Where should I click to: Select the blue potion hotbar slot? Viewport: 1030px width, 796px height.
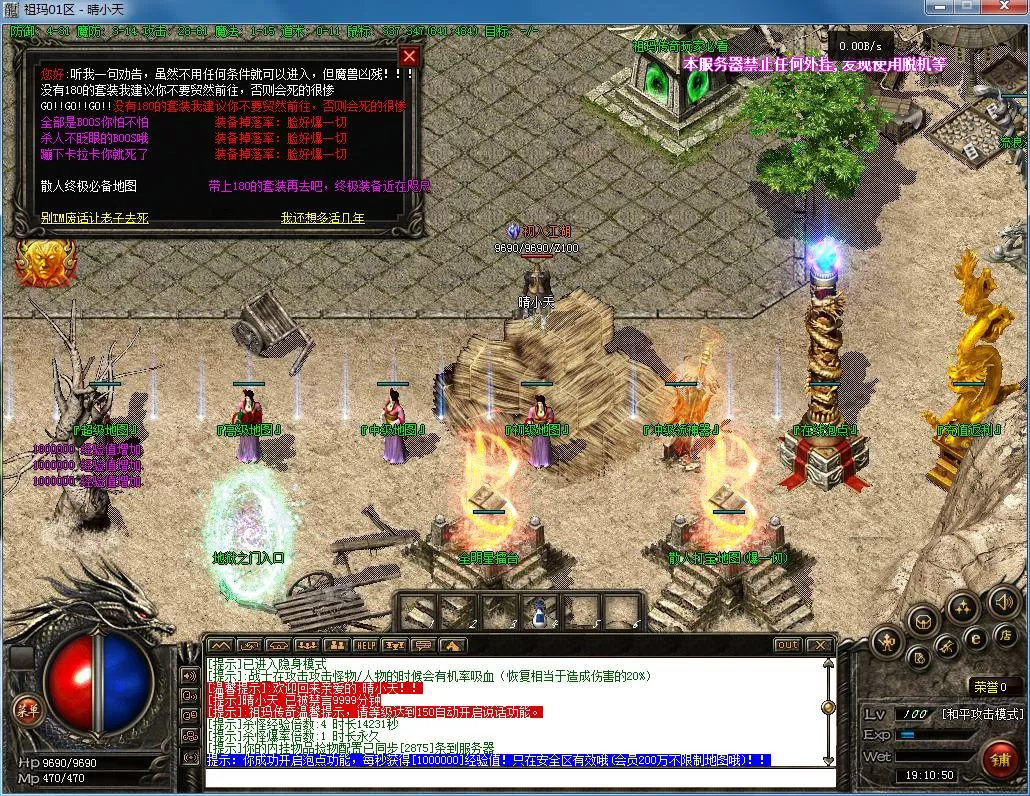tap(540, 611)
